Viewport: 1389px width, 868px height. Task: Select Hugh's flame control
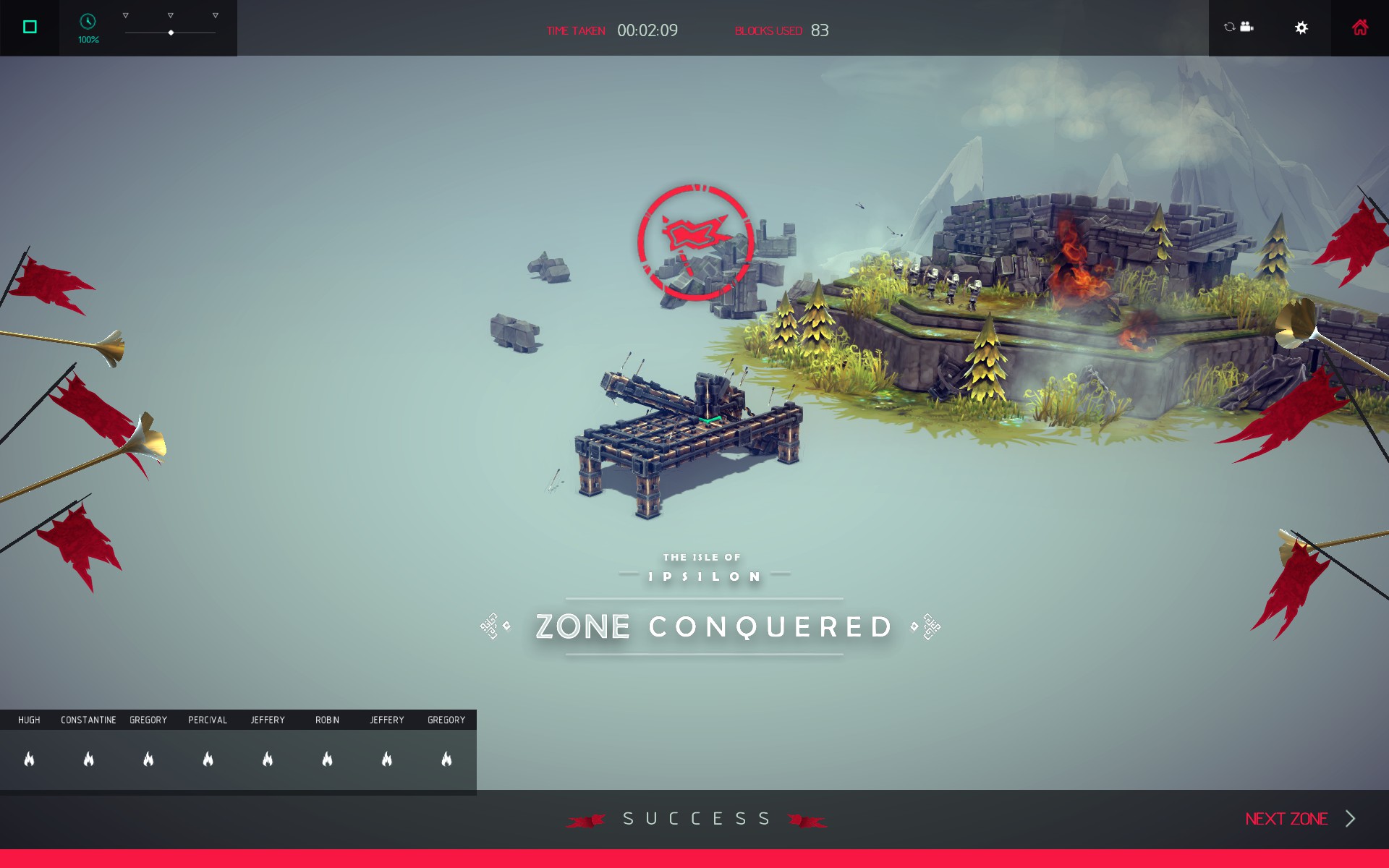30,759
